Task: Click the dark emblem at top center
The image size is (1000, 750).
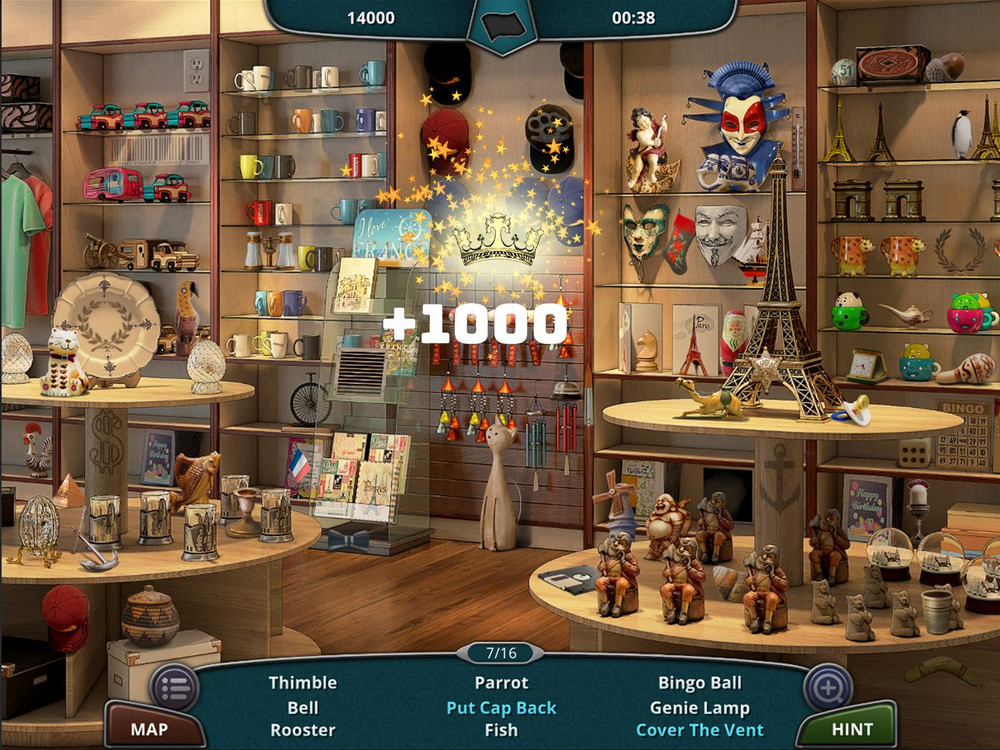Action: [502, 21]
